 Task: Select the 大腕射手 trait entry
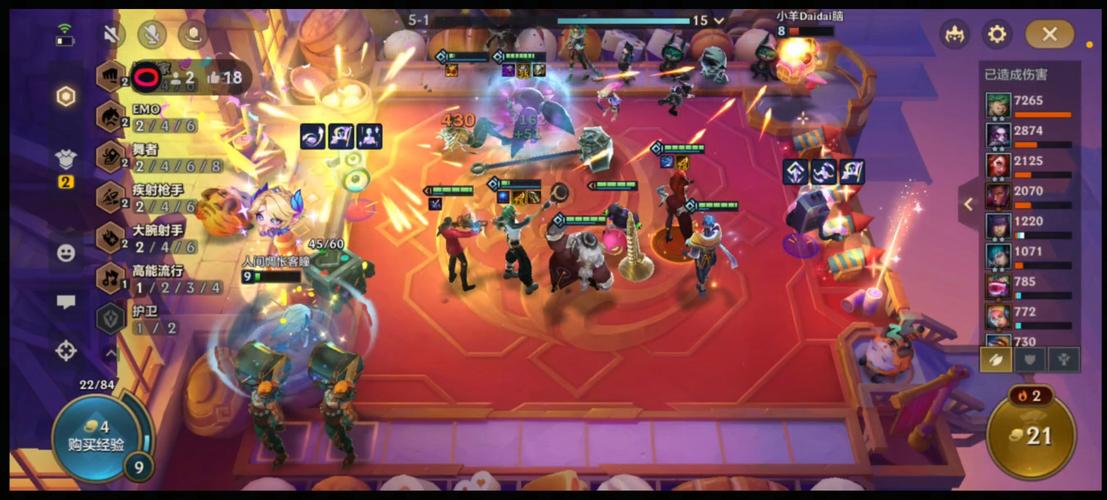pyautogui.click(x=150, y=237)
